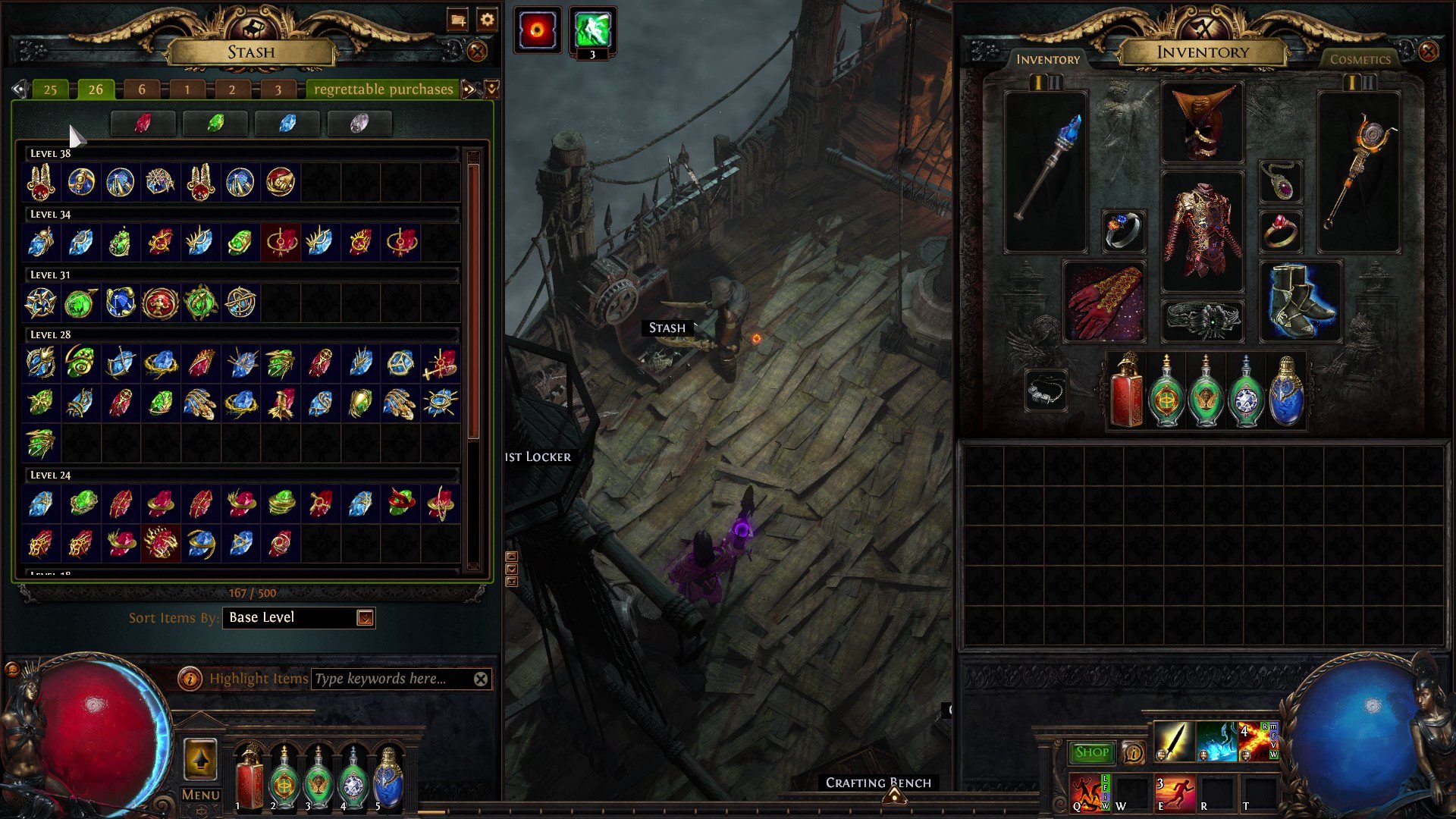Switch to the regrettable purchases stash tab
Viewport: 1456px width, 819px height.
[x=383, y=89]
